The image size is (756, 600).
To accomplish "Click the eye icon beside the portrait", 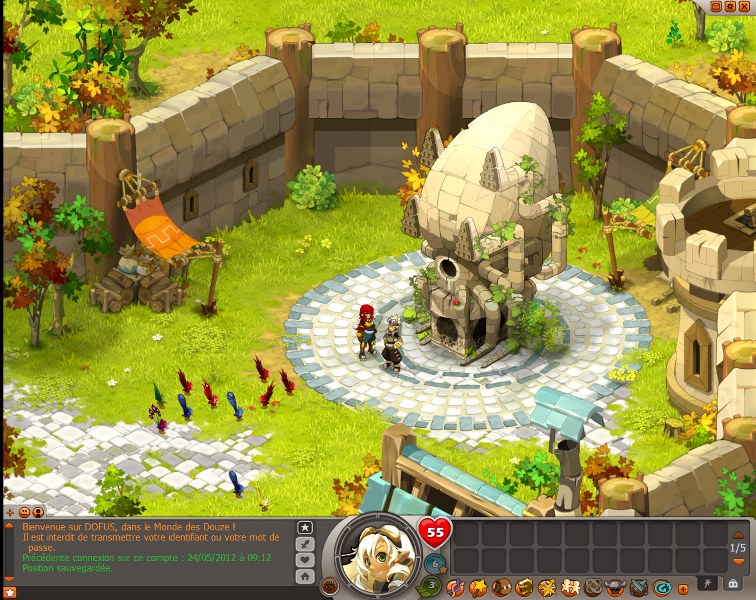I will [330, 586].
